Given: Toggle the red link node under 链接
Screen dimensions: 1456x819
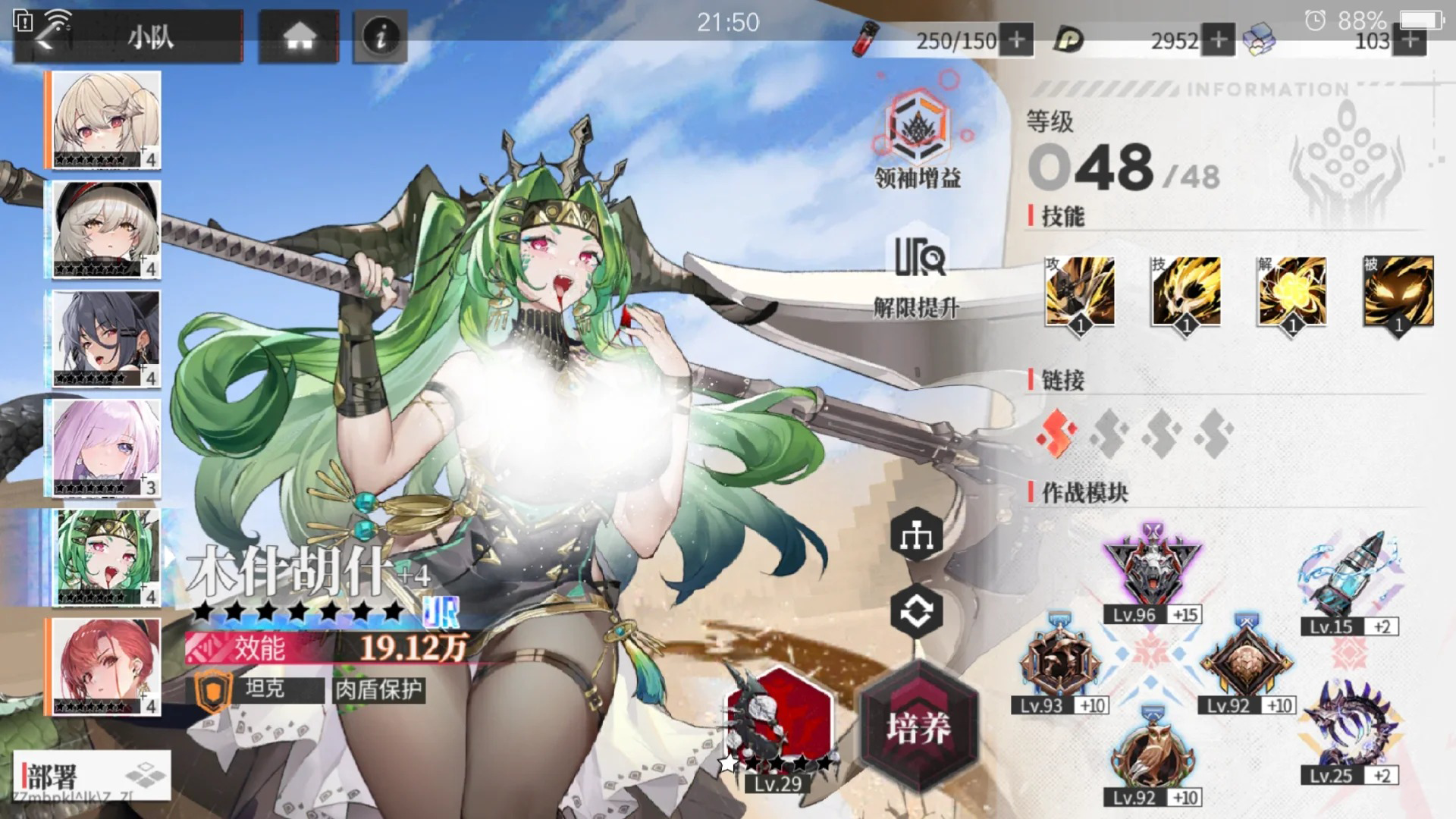Looking at the screenshot, I should [1054, 432].
